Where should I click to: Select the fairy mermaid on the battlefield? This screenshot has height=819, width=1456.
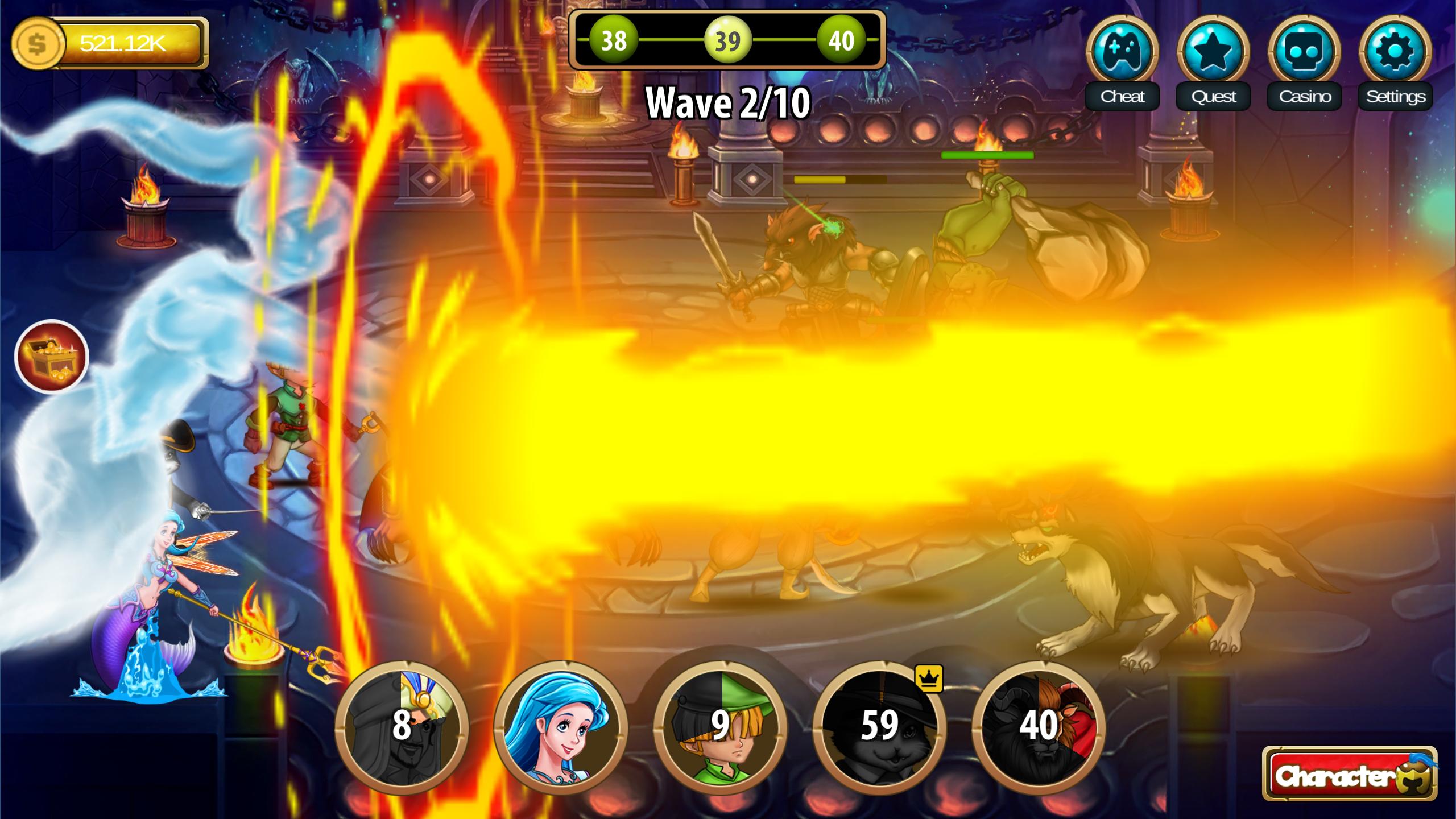159,614
